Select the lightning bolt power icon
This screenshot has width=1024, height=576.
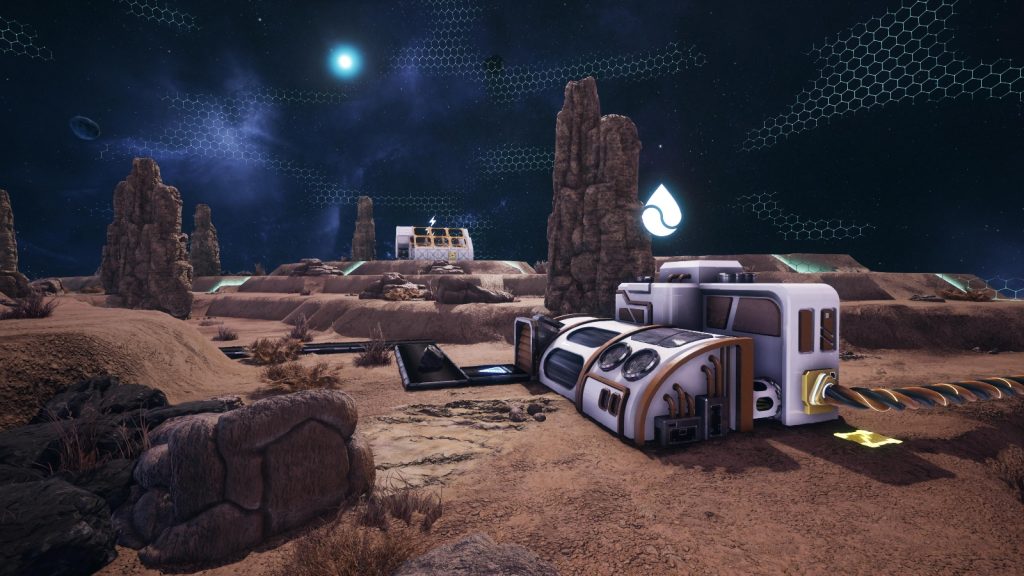[432, 221]
